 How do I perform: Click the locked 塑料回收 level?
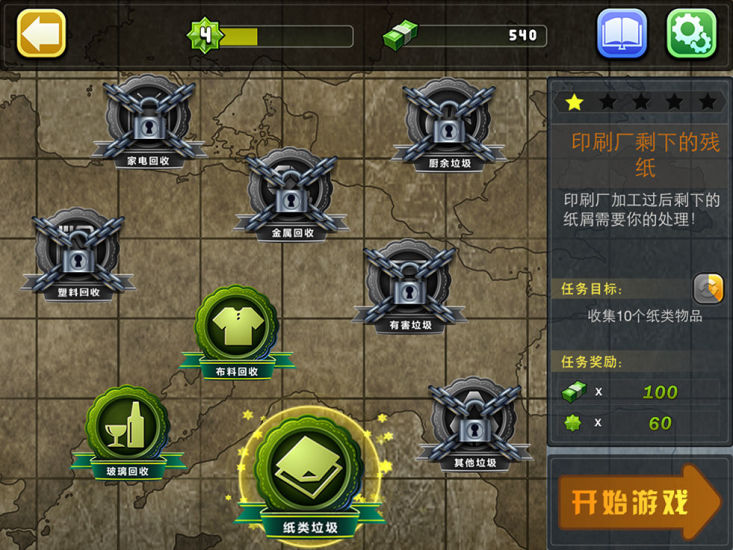(x=79, y=254)
